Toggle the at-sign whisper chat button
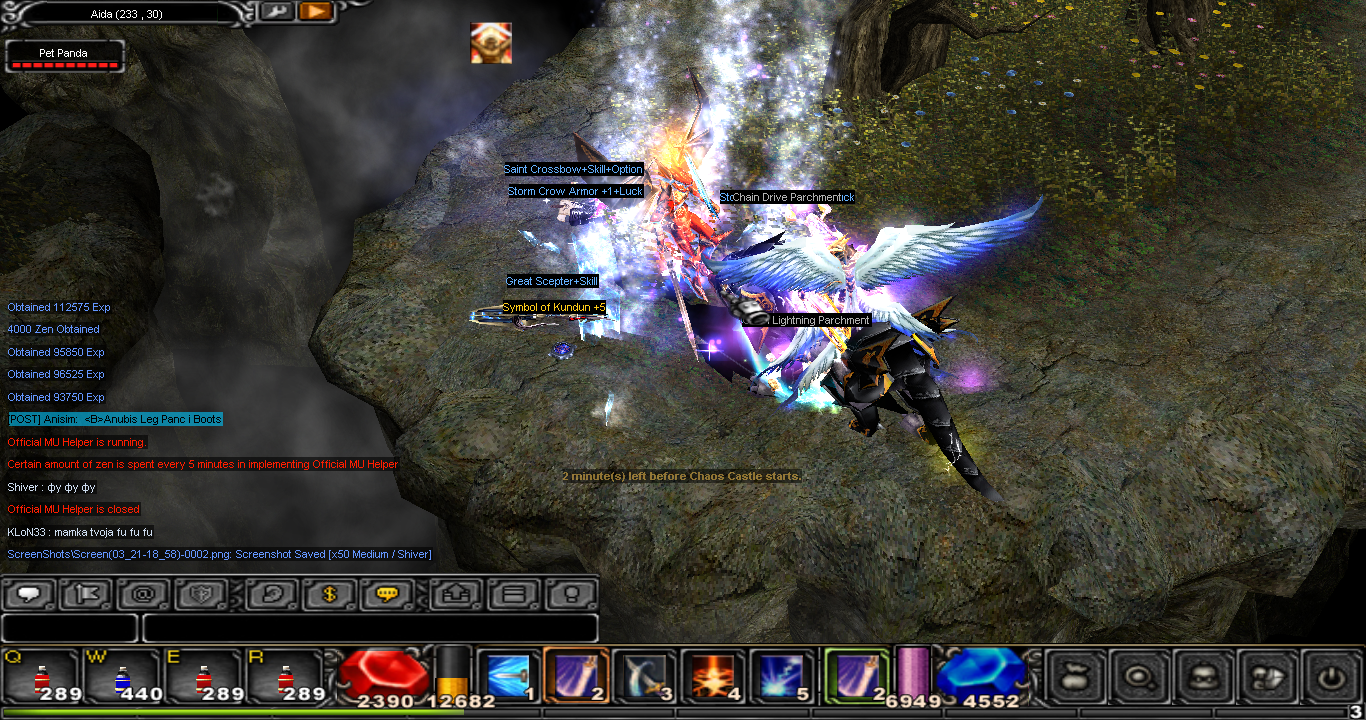1366x720 pixels. click(143, 594)
